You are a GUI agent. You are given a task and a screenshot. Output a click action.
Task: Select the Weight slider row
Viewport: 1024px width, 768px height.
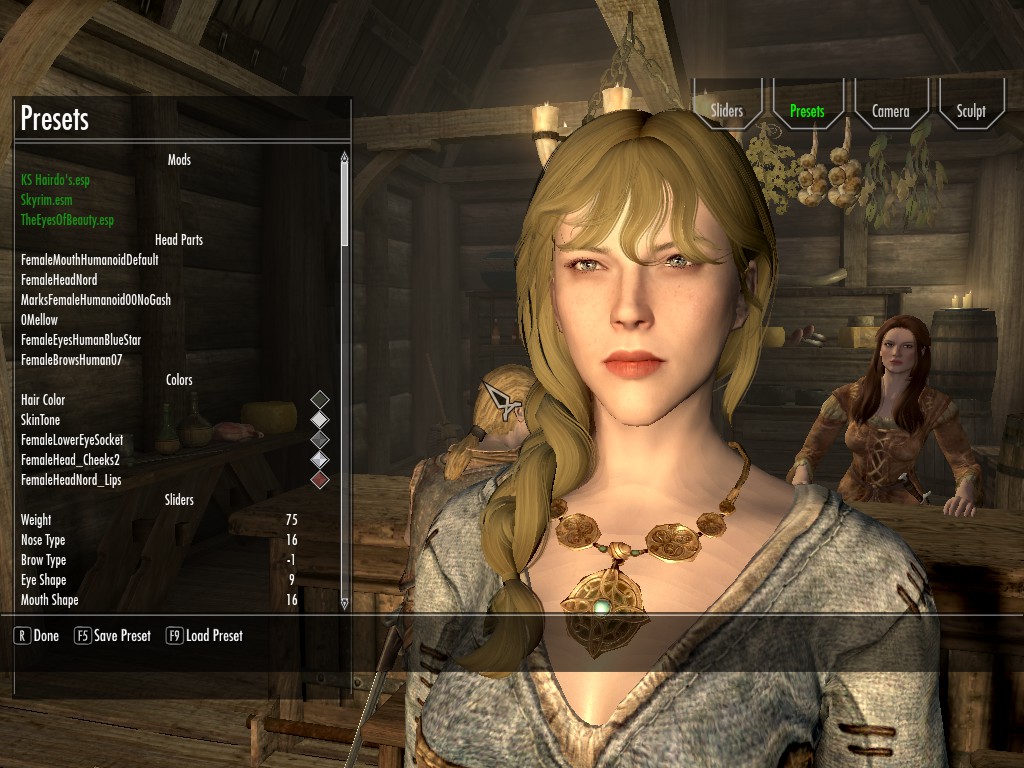pyautogui.click(x=160, y=520)
